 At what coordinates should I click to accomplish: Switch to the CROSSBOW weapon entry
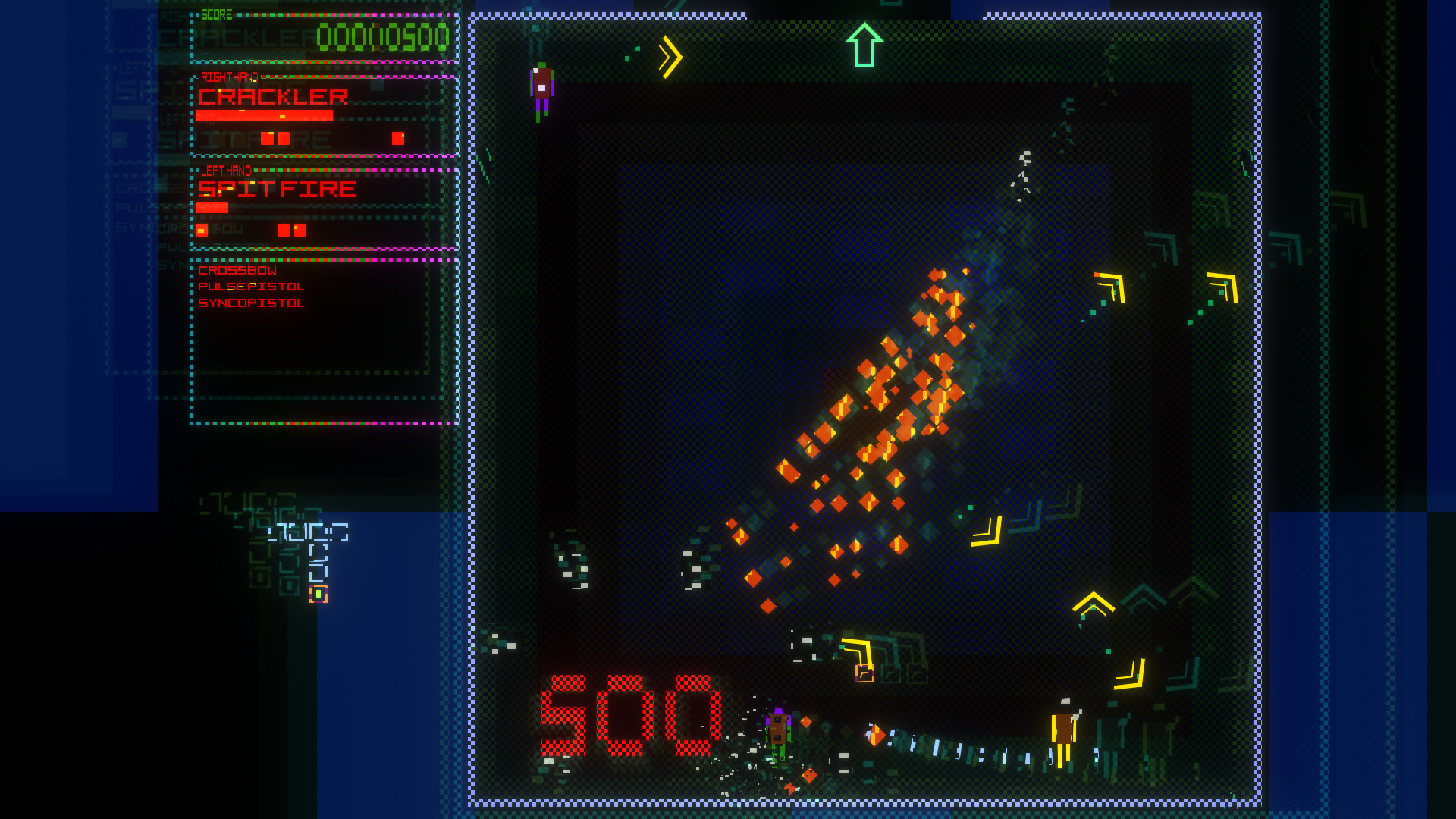pos(236,269)
